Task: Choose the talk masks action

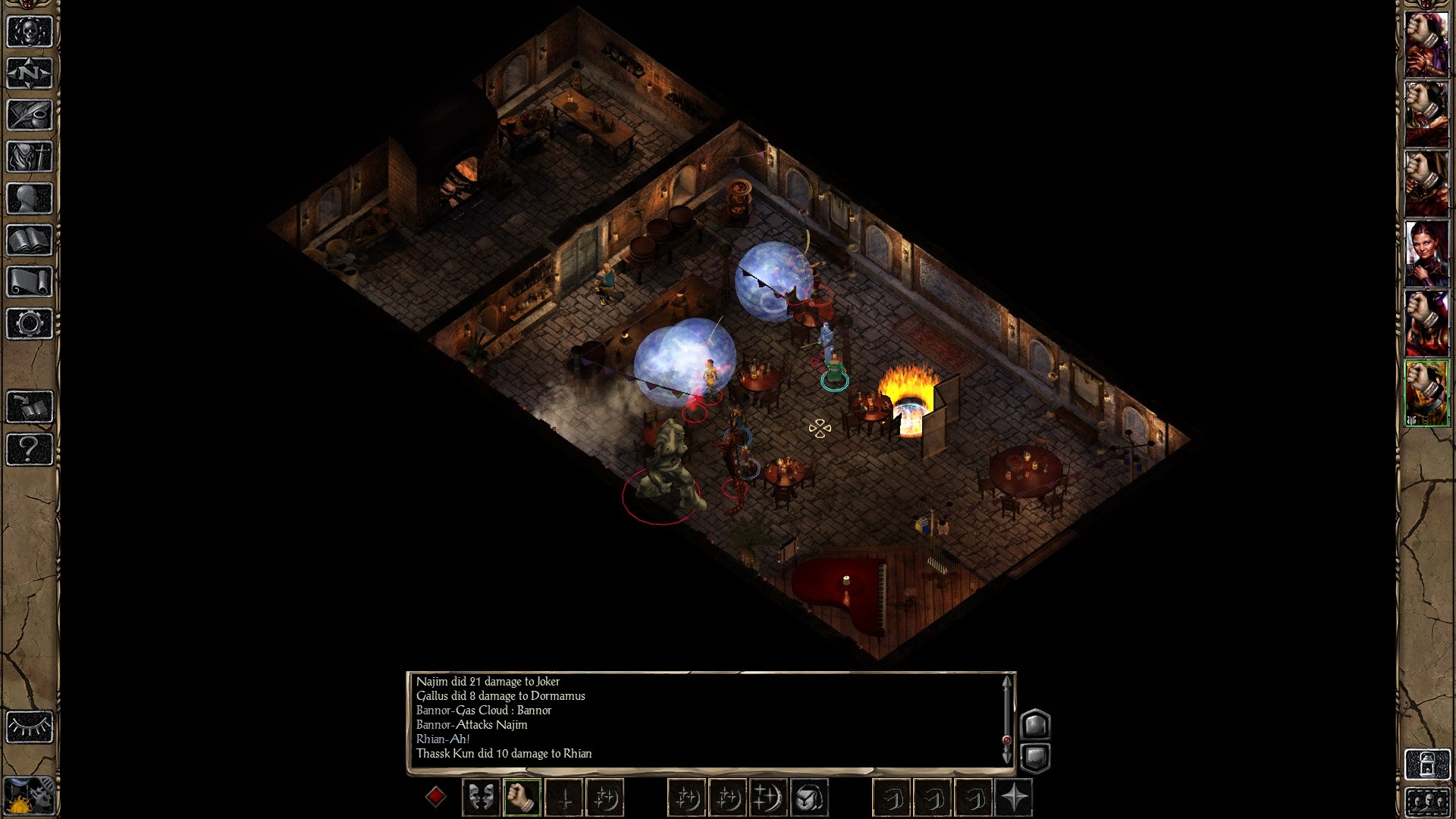Action: (x=481, y=798)
